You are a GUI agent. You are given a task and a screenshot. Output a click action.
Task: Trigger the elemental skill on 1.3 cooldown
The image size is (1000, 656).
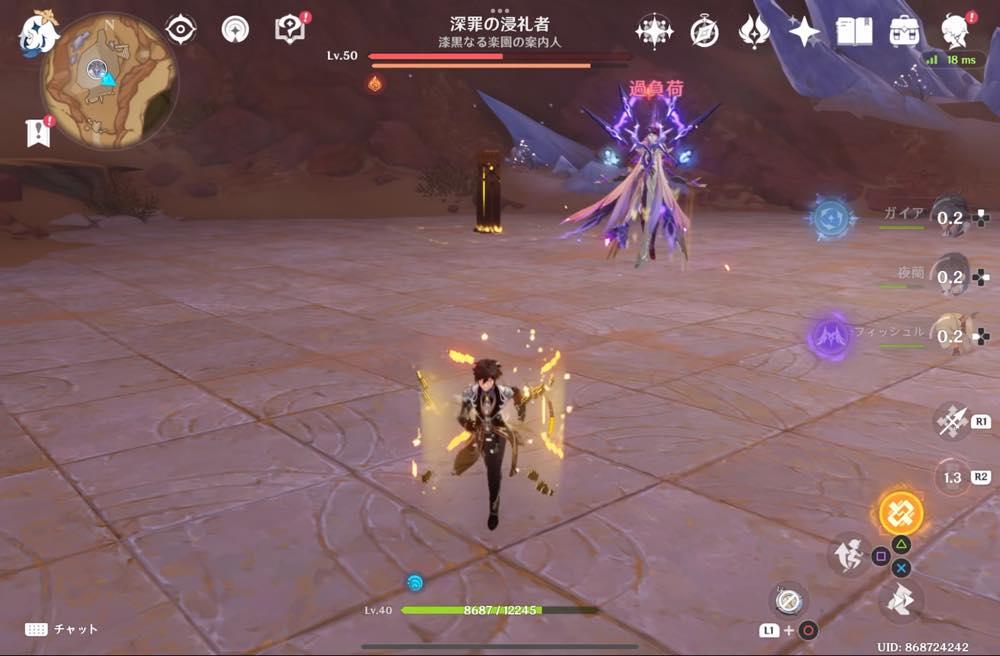click(952, 477)
